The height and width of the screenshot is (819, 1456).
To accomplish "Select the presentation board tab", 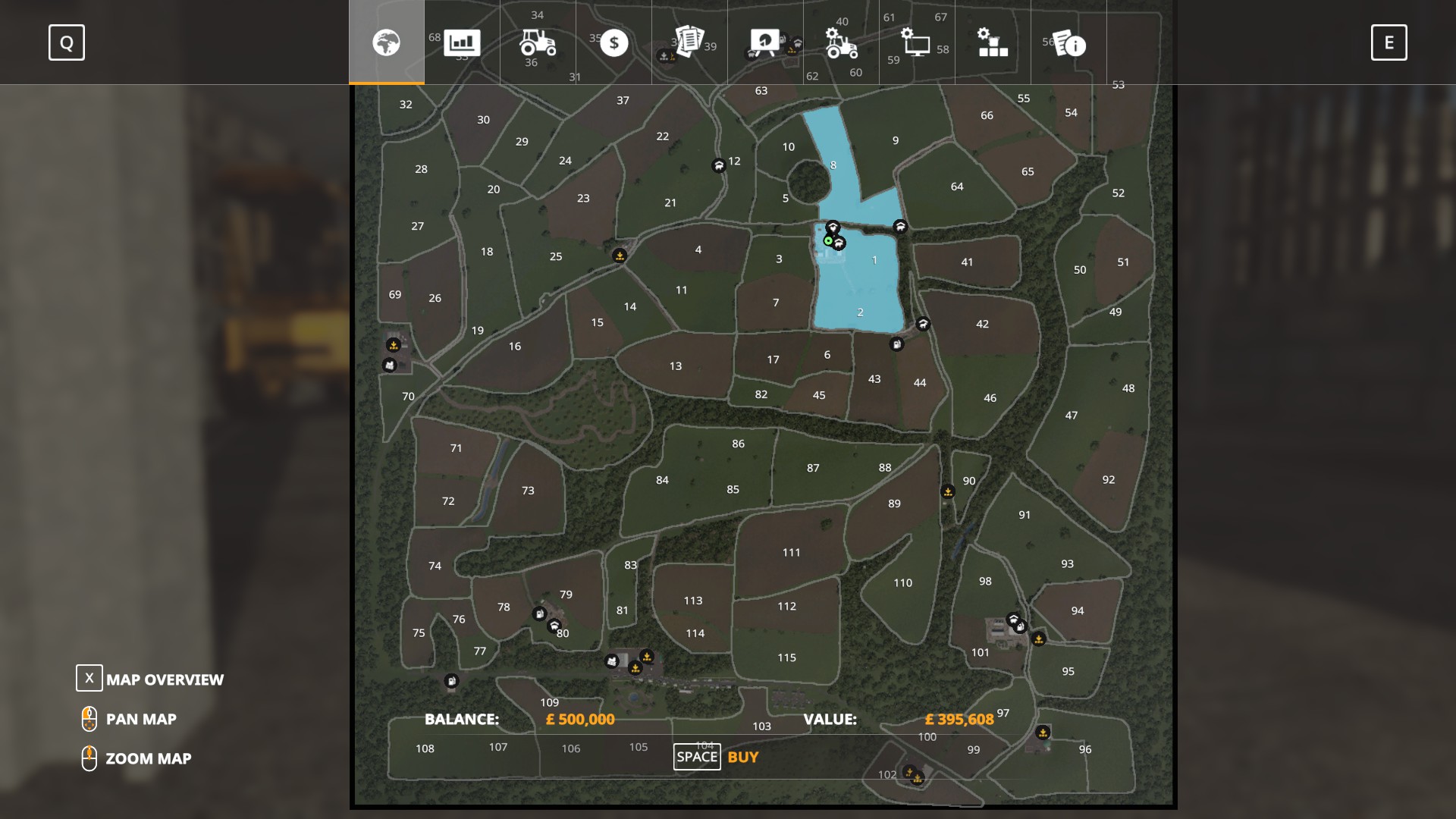I will pos(765,42).
